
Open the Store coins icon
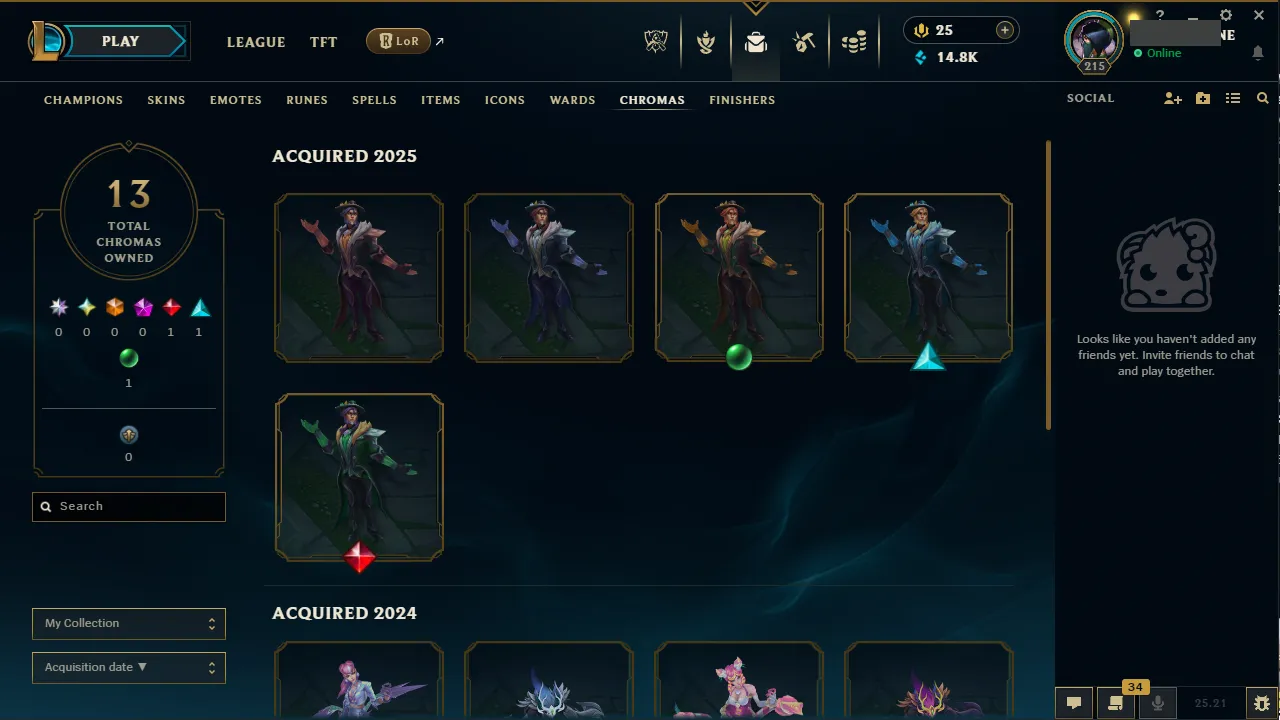[854, 41]
